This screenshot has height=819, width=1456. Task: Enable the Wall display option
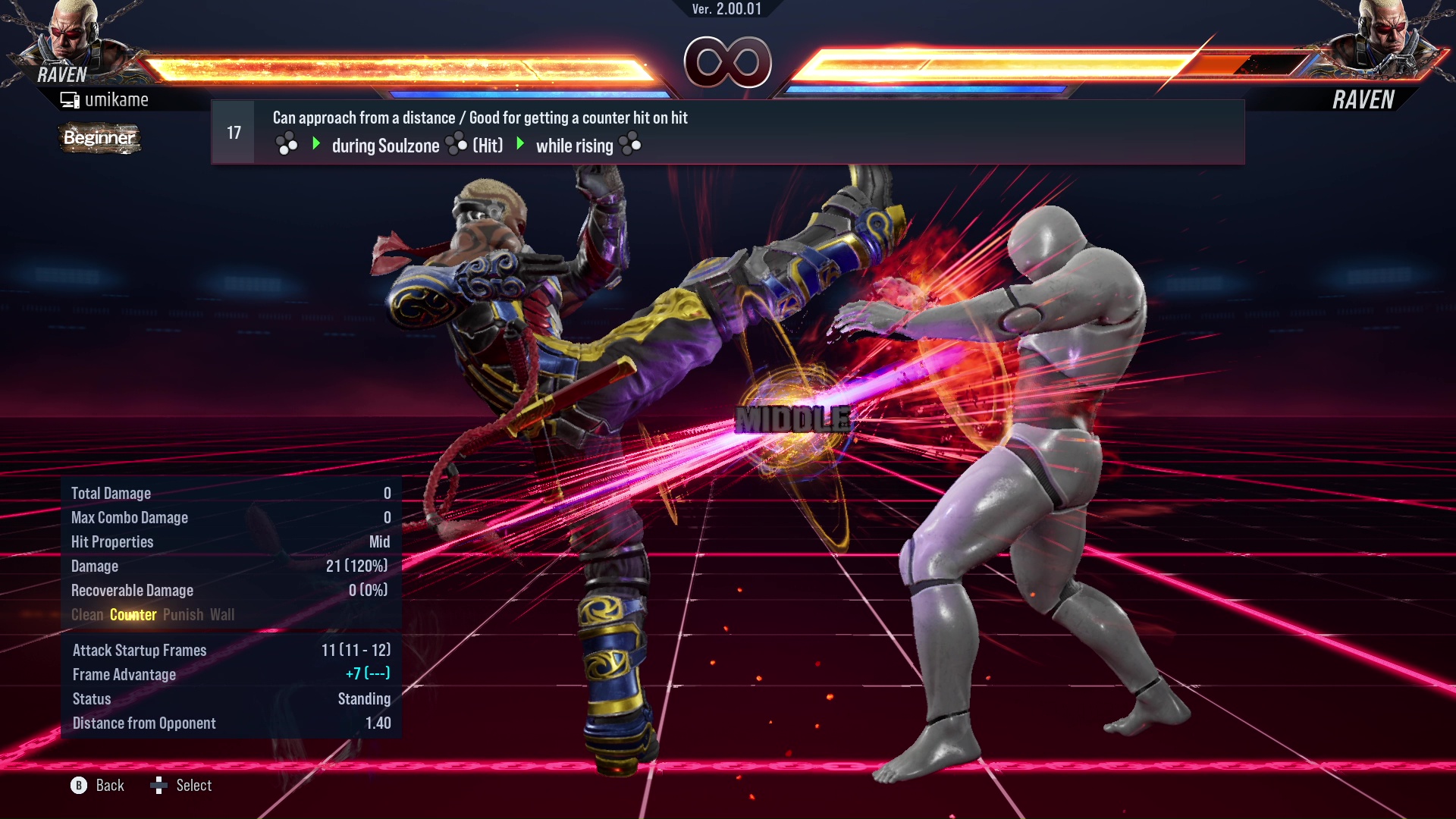coord(222,614)
